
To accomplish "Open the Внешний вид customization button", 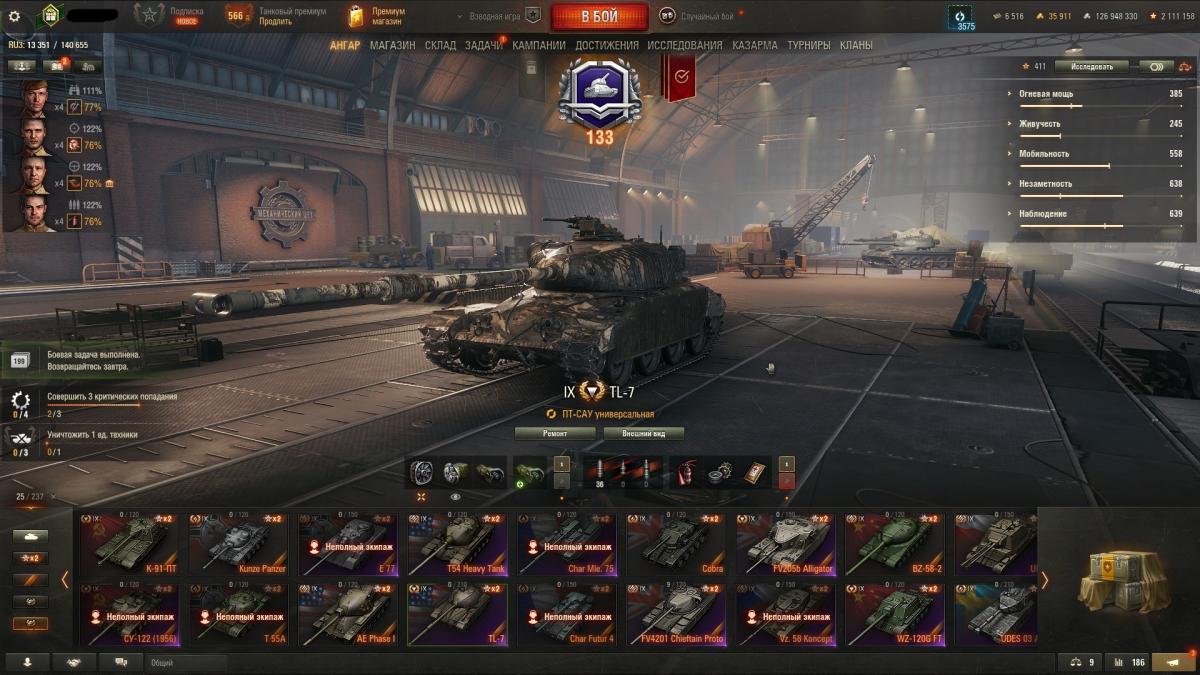I will (644, 434).
